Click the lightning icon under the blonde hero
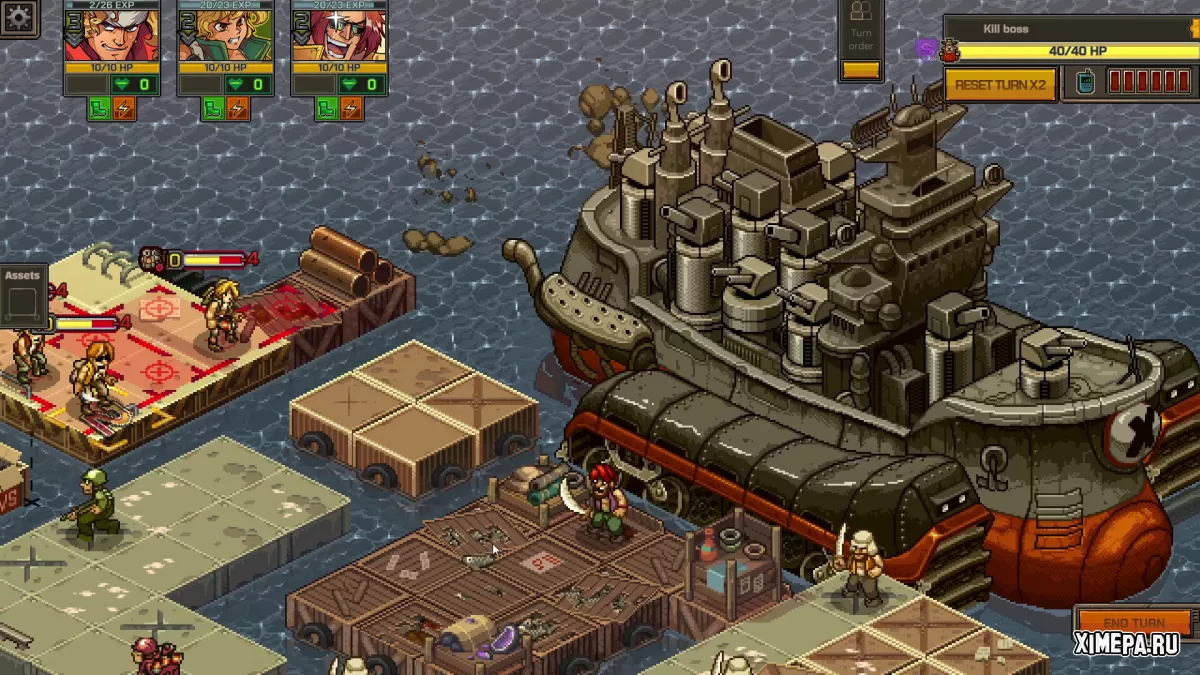 [x=238, y=108]
